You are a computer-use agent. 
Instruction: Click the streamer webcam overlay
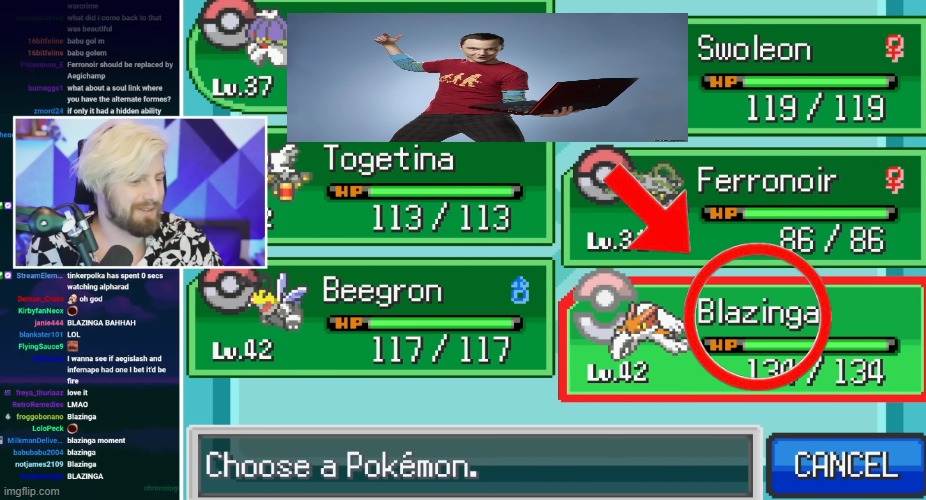140,192
